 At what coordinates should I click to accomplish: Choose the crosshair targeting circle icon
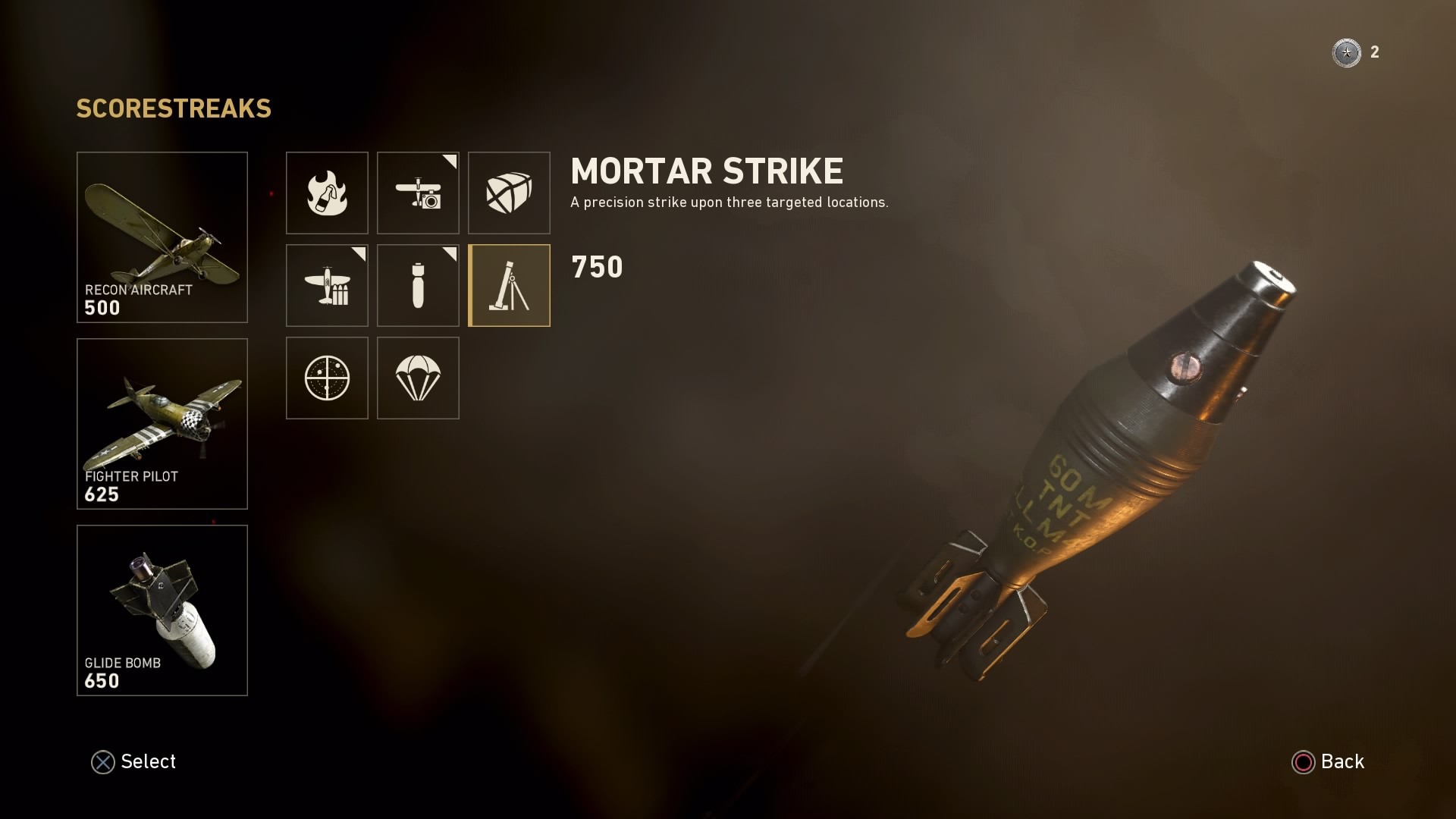[x=327, y=378]
